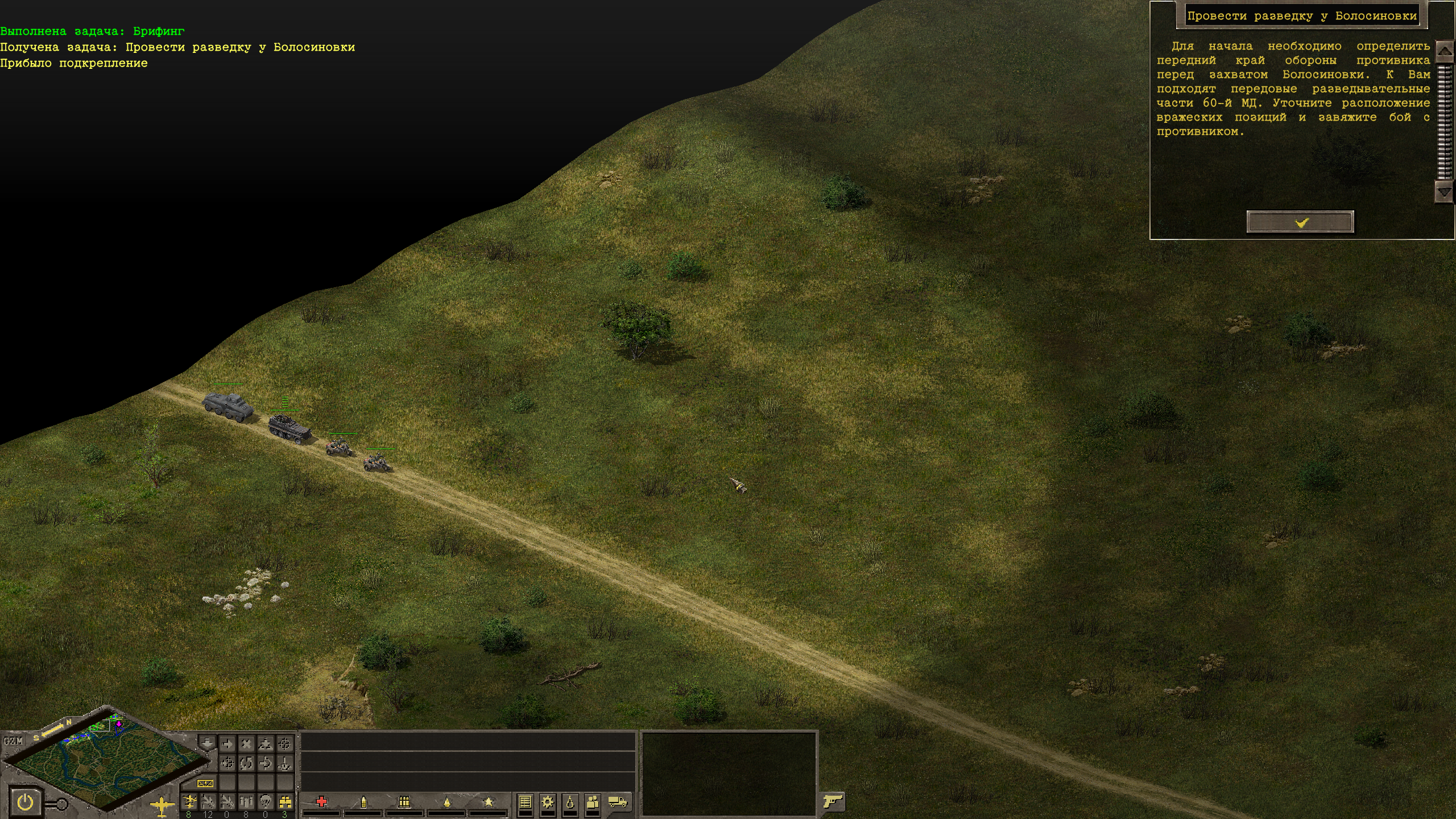Select the two-person group icon
1456x819 pixels.
(592, 802)
